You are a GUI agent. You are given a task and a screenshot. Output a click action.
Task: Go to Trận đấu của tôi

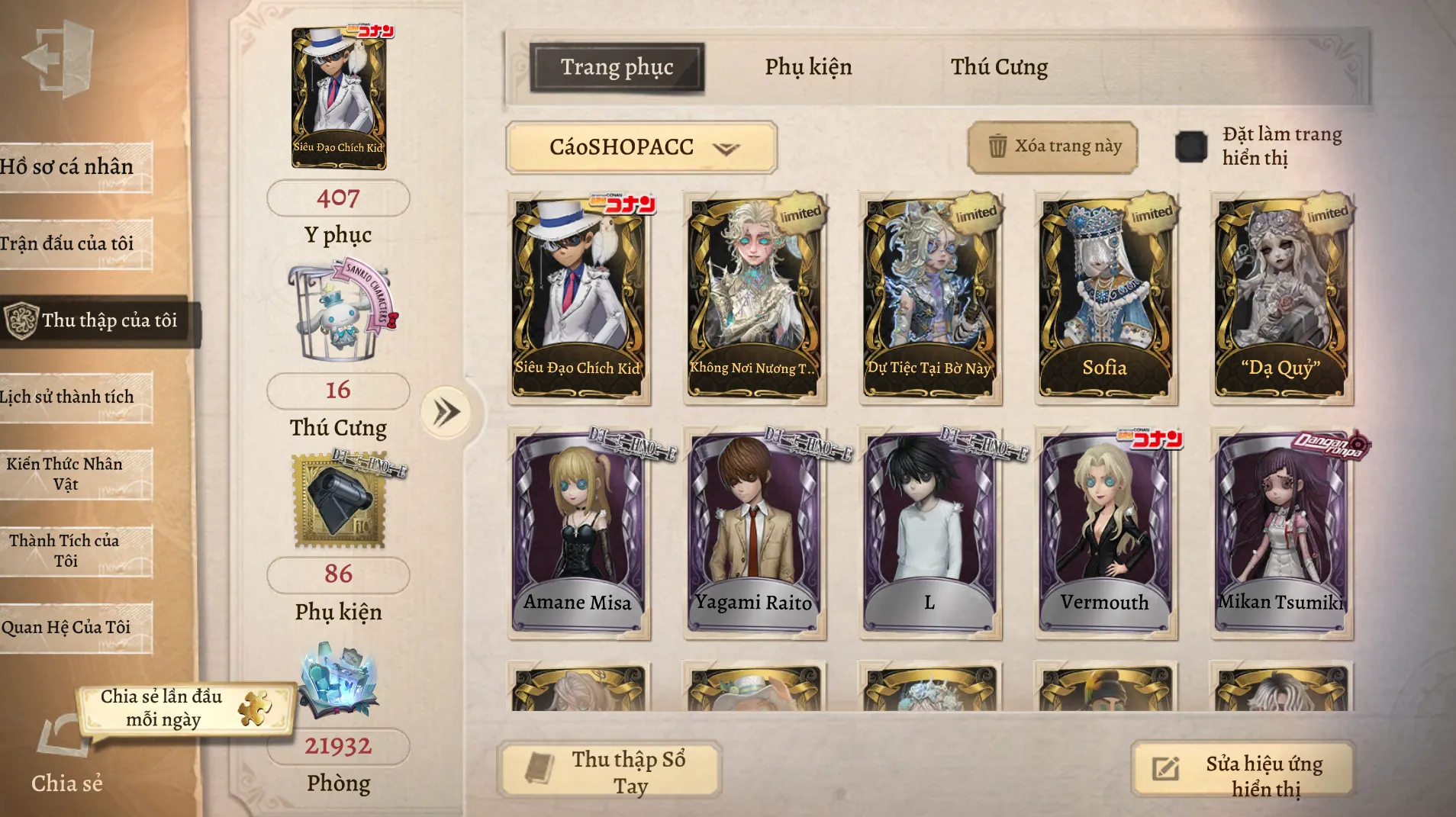tap(69, 244)
